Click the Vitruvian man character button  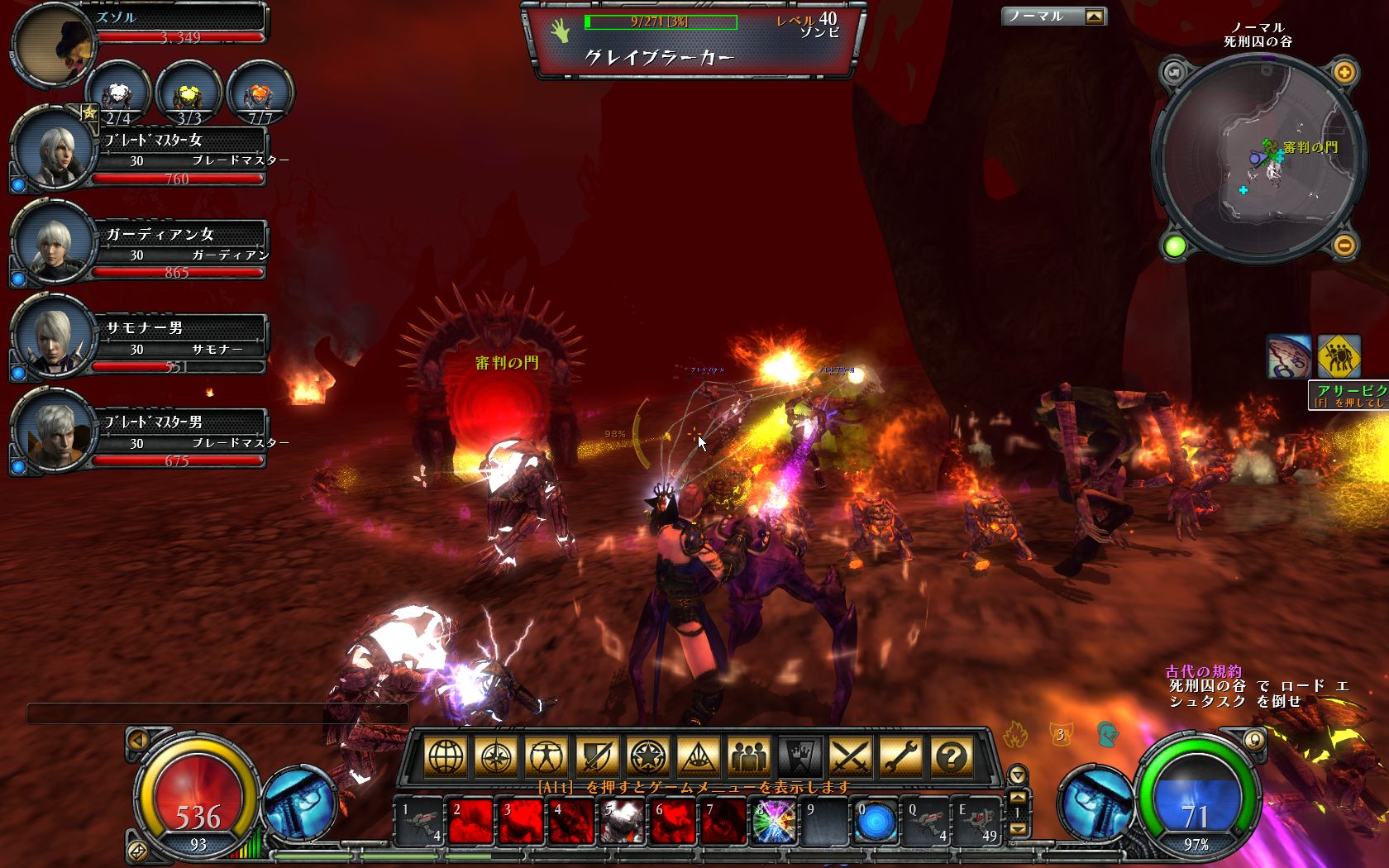(x=547, y=756)
